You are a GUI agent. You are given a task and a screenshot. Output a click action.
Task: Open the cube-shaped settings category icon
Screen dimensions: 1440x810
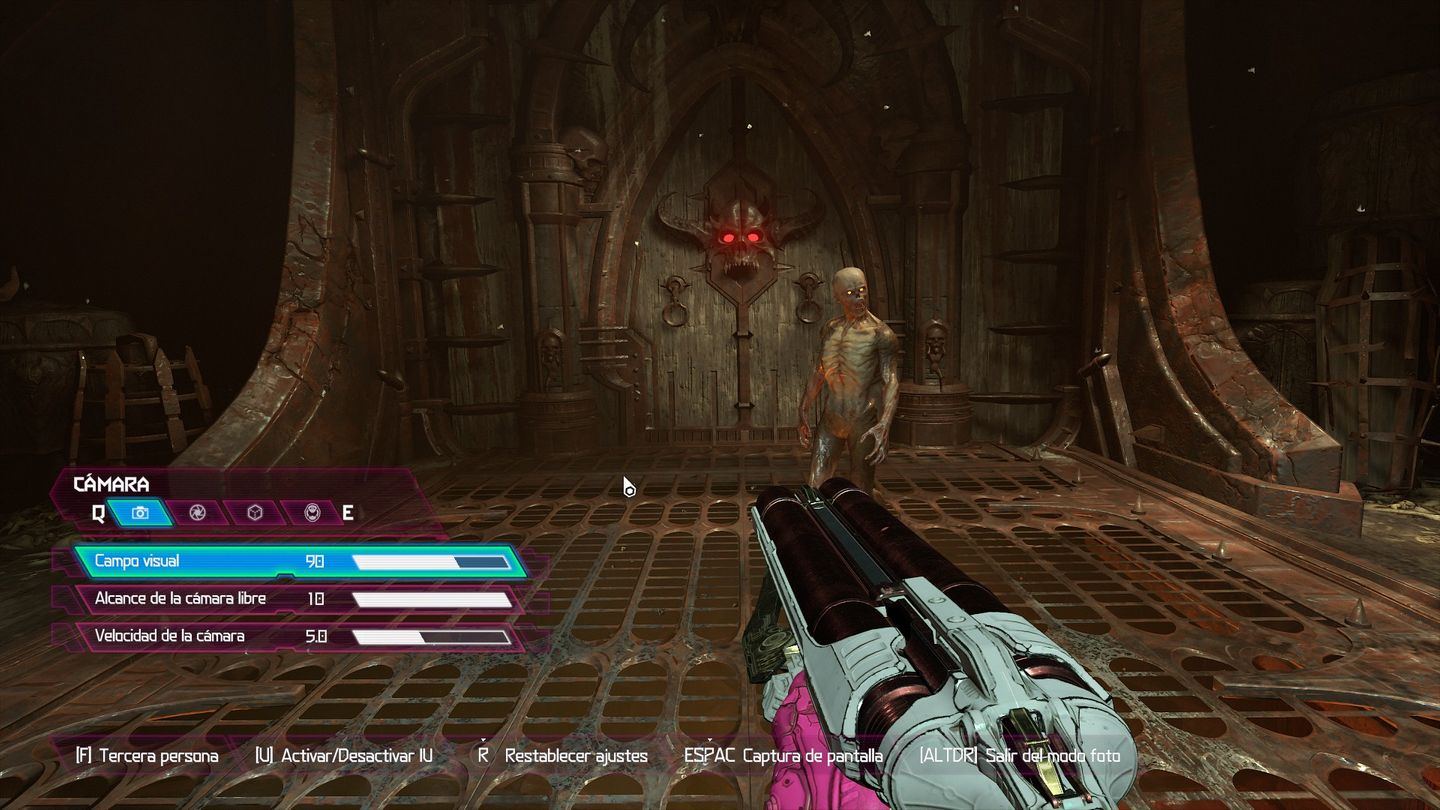(256, 513)
